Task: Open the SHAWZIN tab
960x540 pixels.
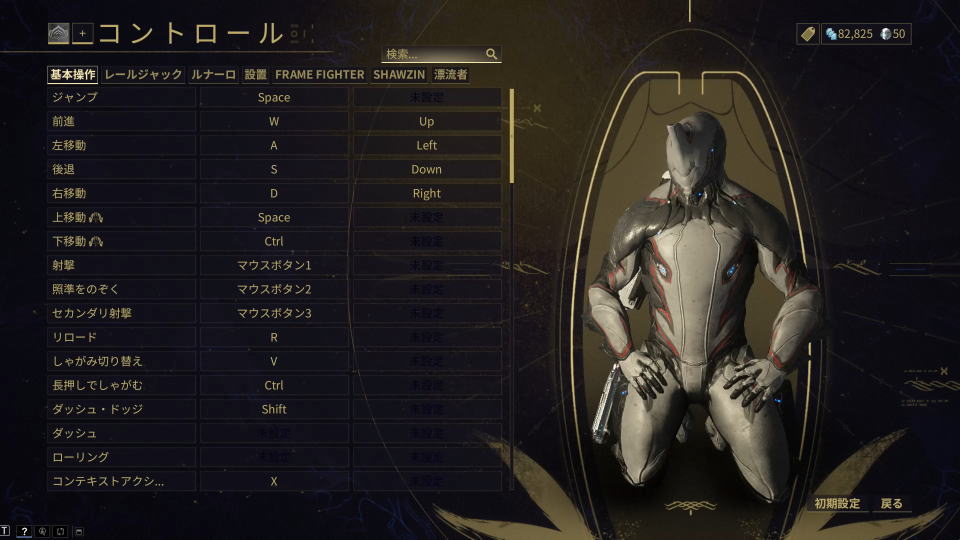Action: 397,74
